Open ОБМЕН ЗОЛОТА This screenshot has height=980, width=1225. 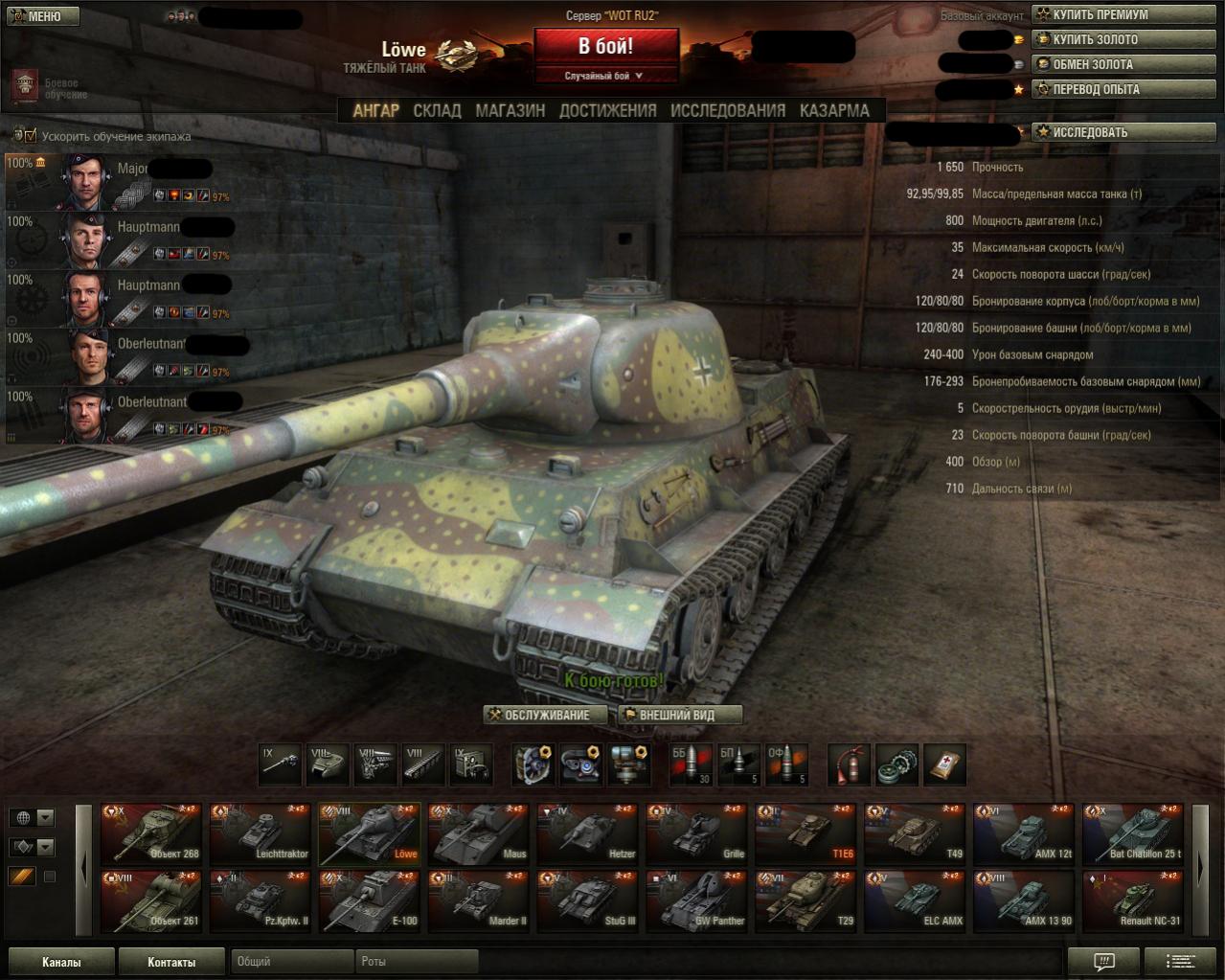[x=1124, y=64]
